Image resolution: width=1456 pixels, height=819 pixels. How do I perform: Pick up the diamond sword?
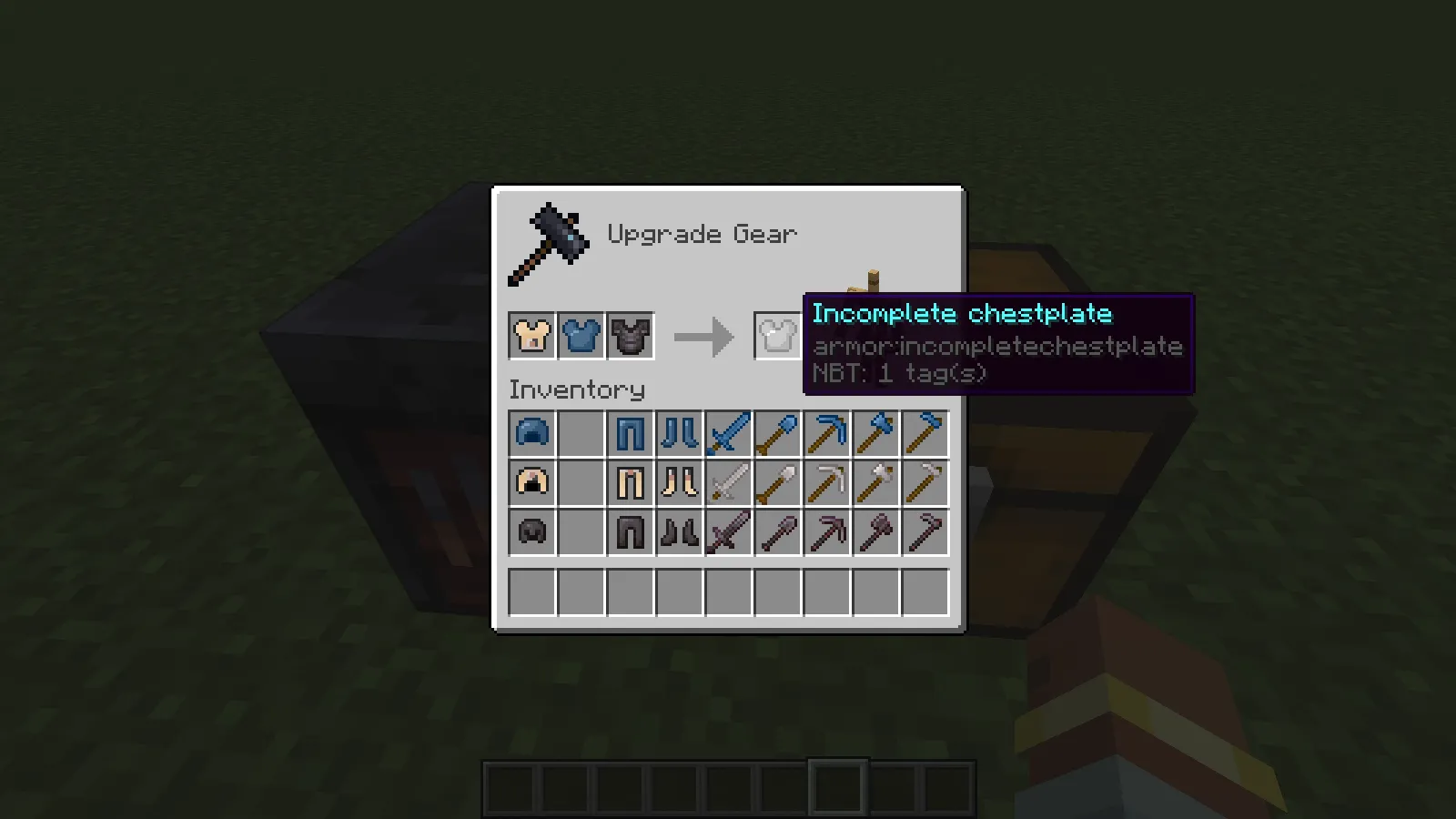(729, 433)
